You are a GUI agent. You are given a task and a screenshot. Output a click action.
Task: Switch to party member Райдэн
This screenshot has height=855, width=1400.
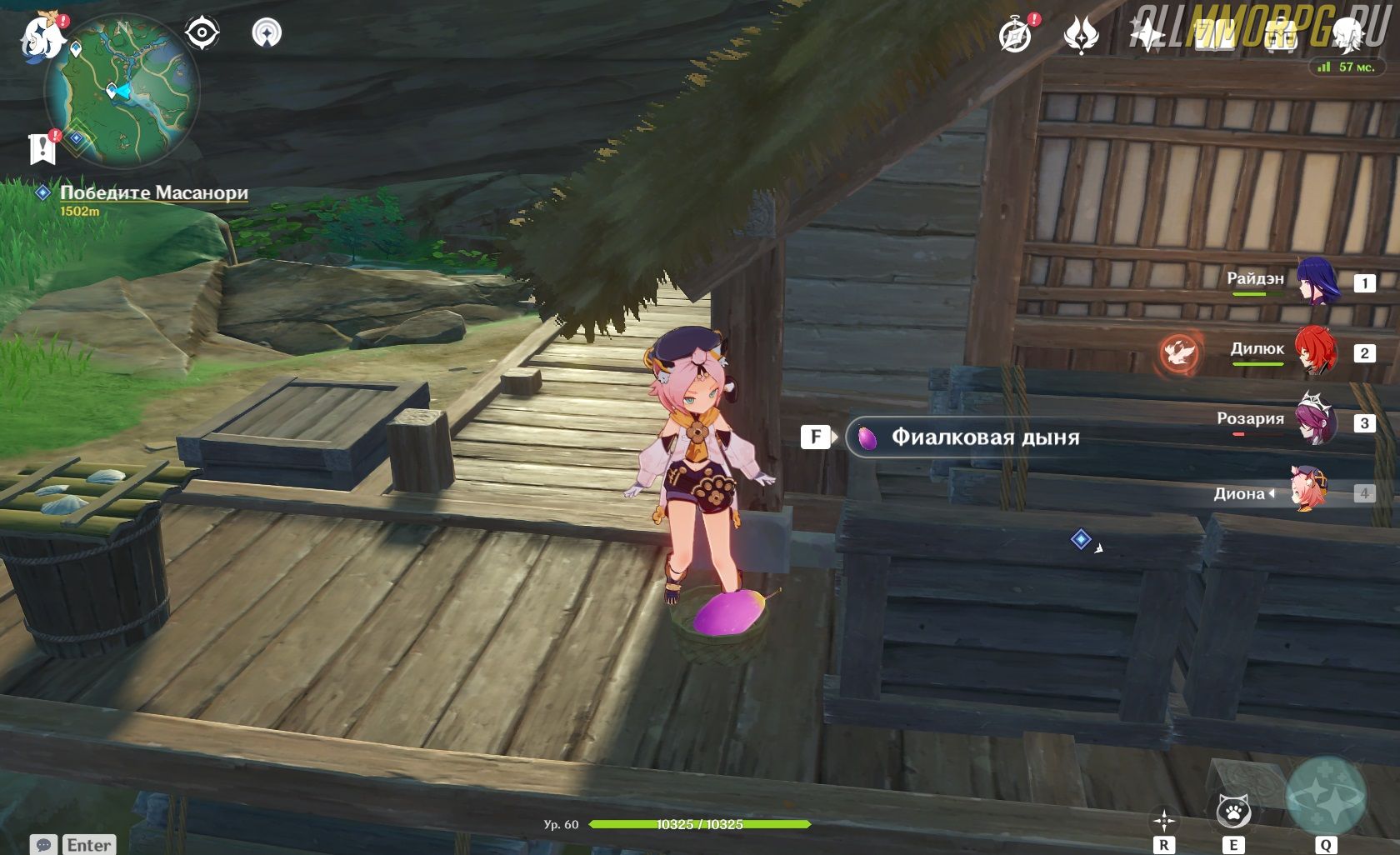tap(1317, 282)
